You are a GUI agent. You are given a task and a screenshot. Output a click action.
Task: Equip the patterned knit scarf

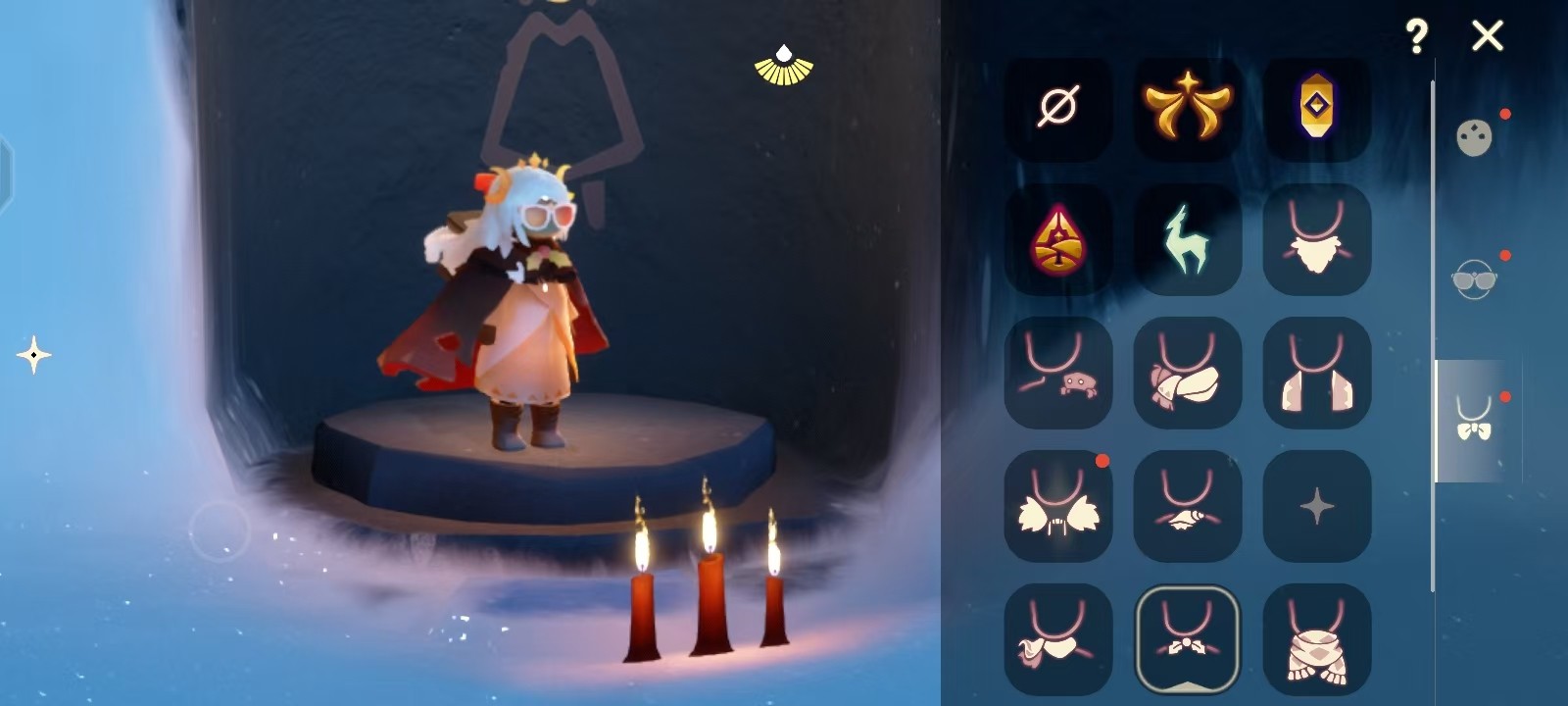point(1316,639)
